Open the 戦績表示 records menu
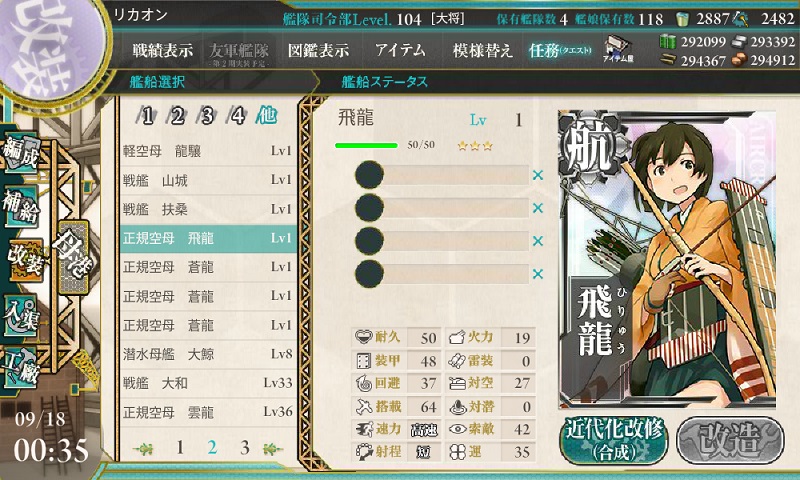The image size is (800, 480). (165, 49)
